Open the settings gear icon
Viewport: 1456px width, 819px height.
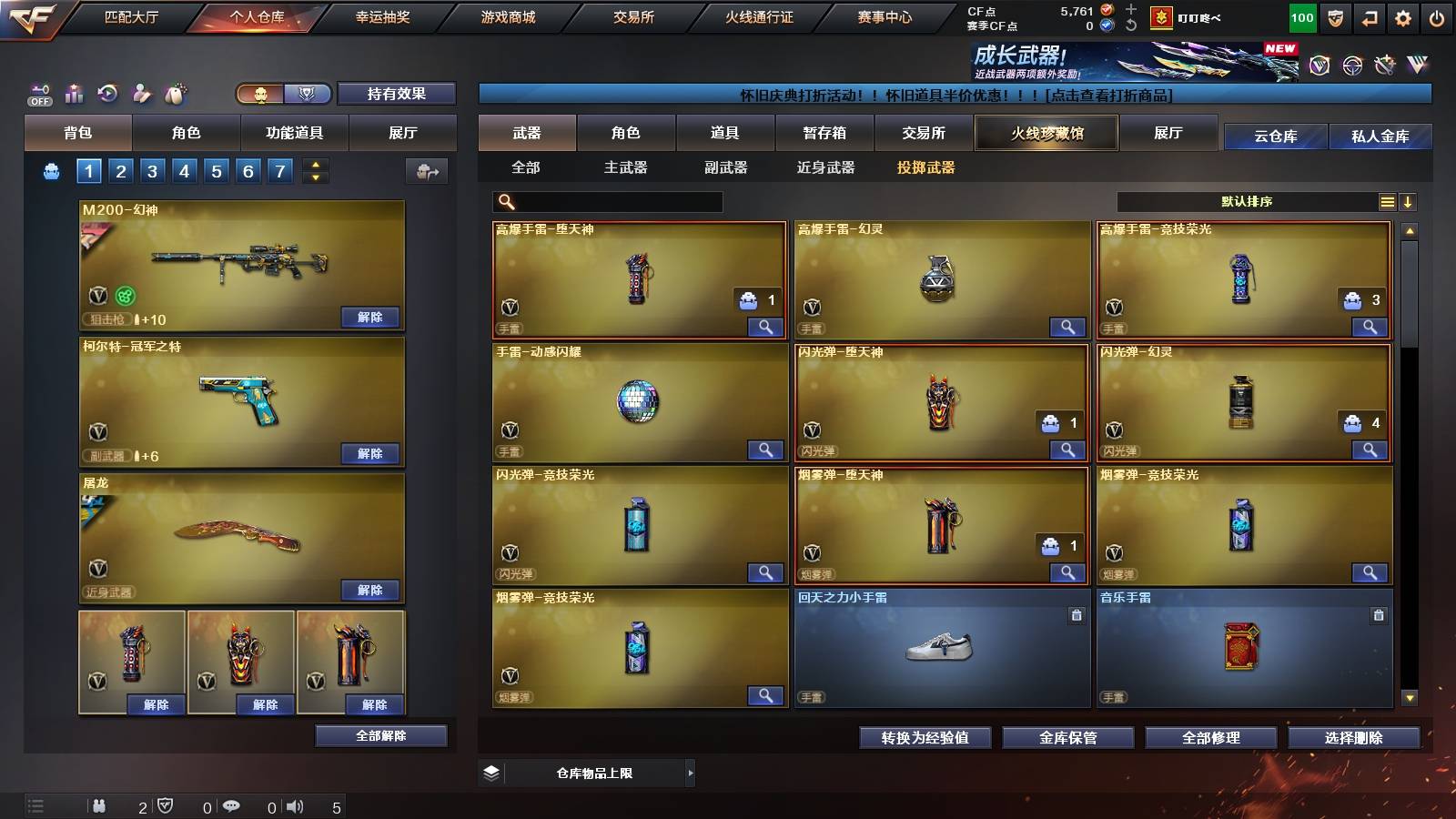(x=1403, y=15)
